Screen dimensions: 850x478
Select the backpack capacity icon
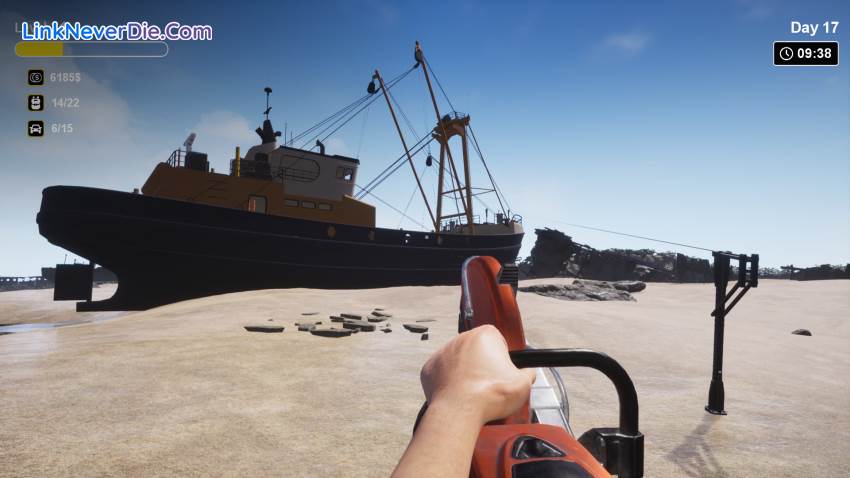tap(36, 102)
